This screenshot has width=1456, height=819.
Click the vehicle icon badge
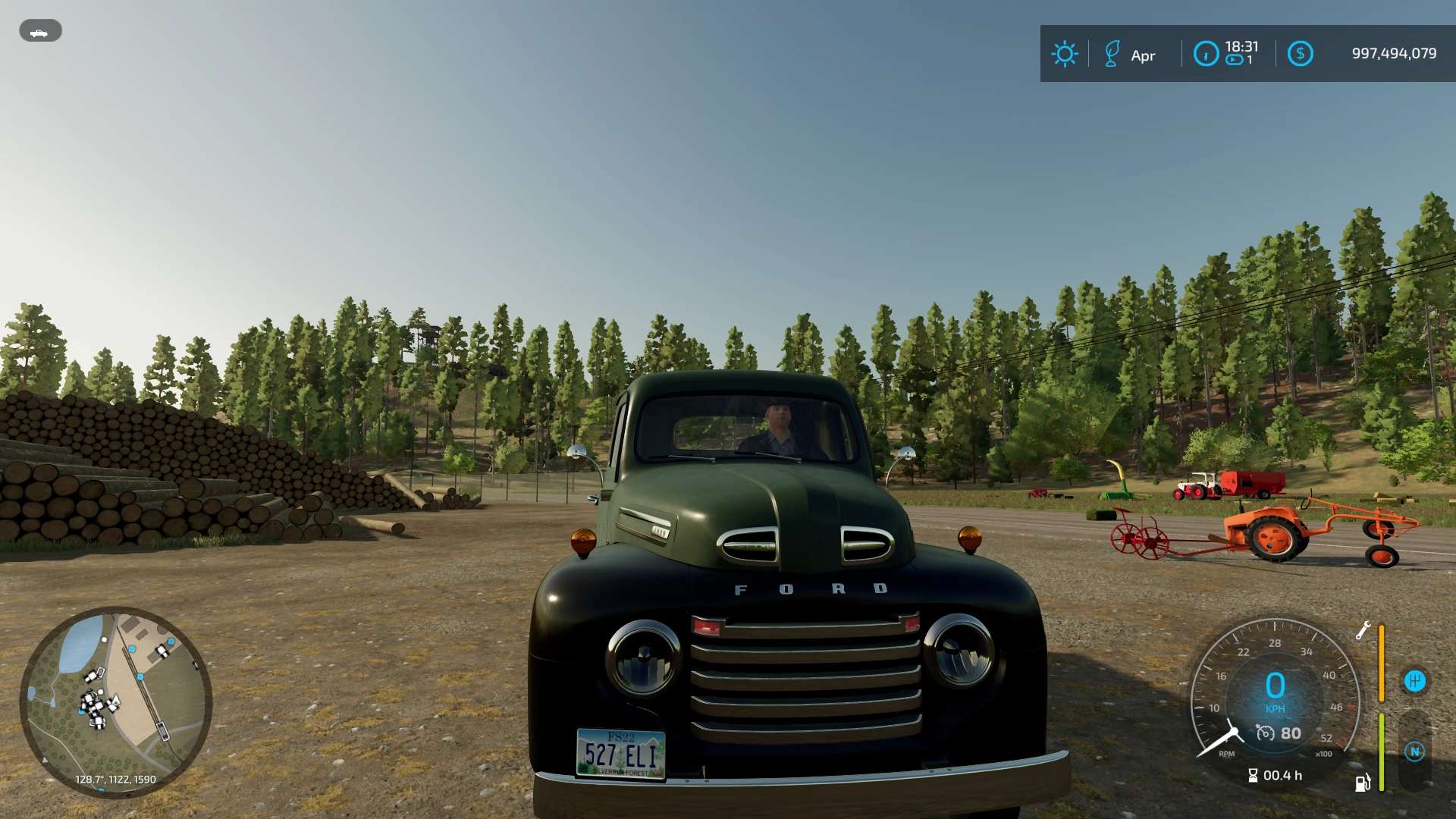coord(40,31)
